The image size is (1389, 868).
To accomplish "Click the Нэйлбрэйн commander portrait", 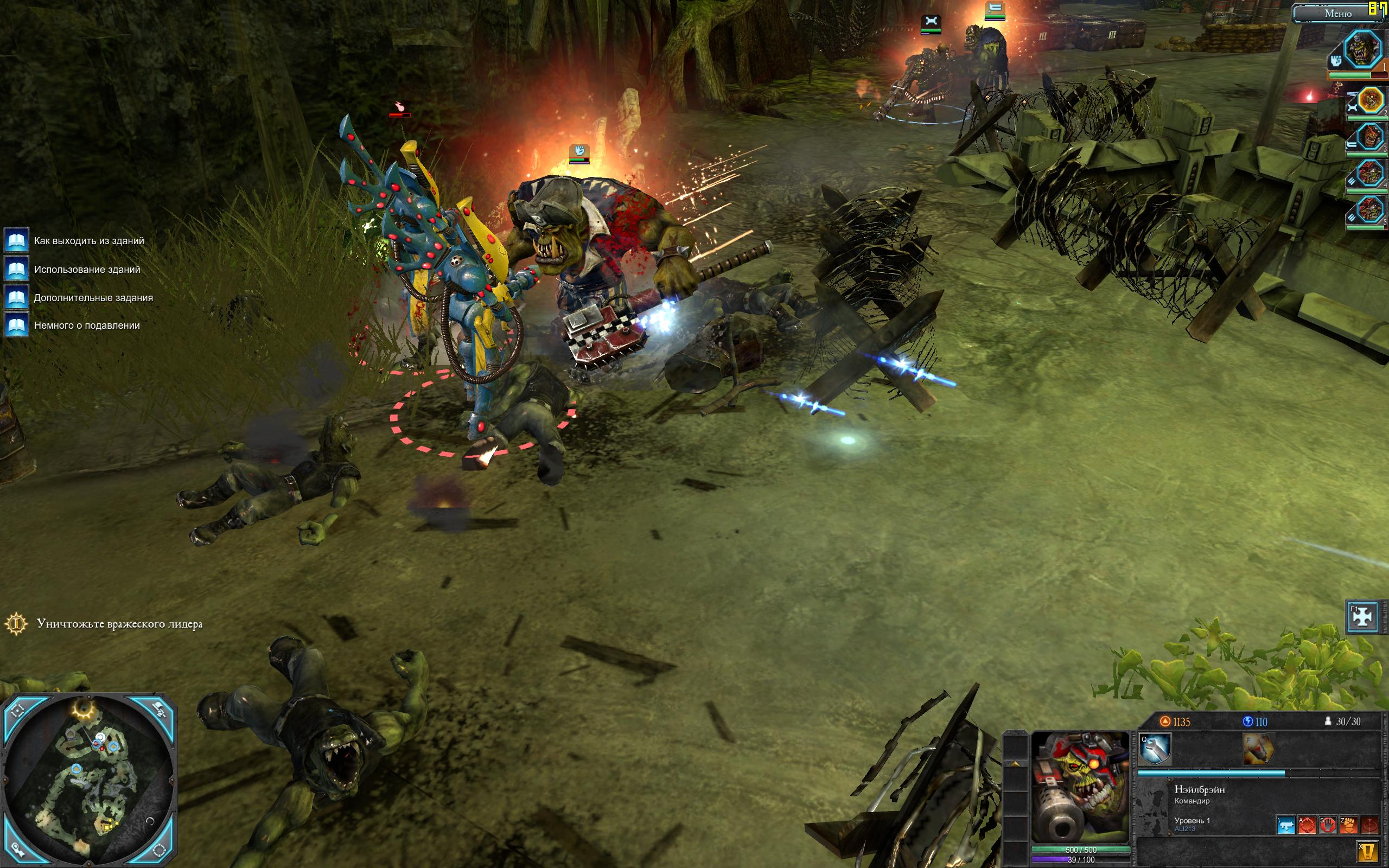I will tap(1080, 786).
